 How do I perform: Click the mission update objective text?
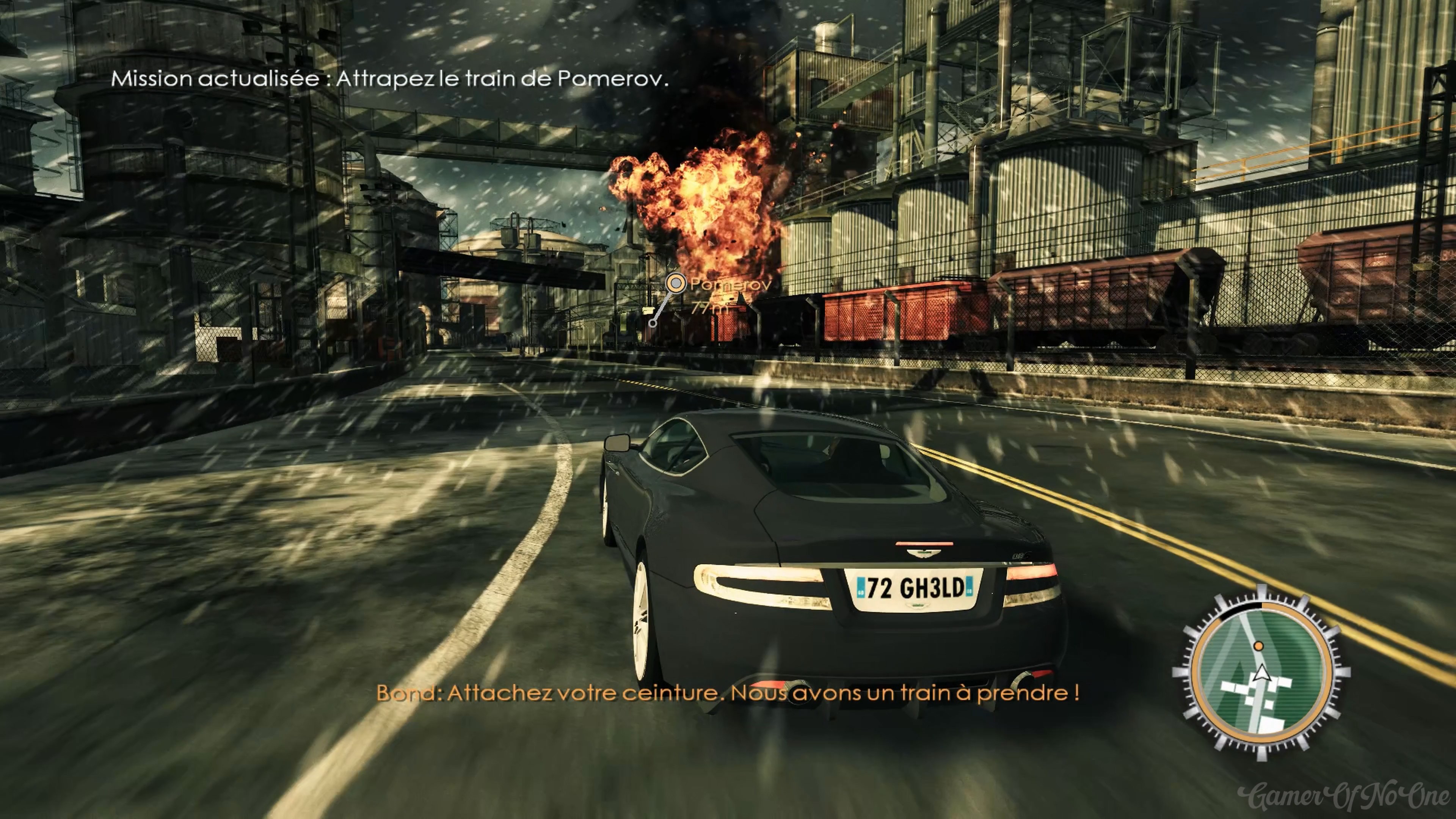pyautogui.click(x=389, y=78)
